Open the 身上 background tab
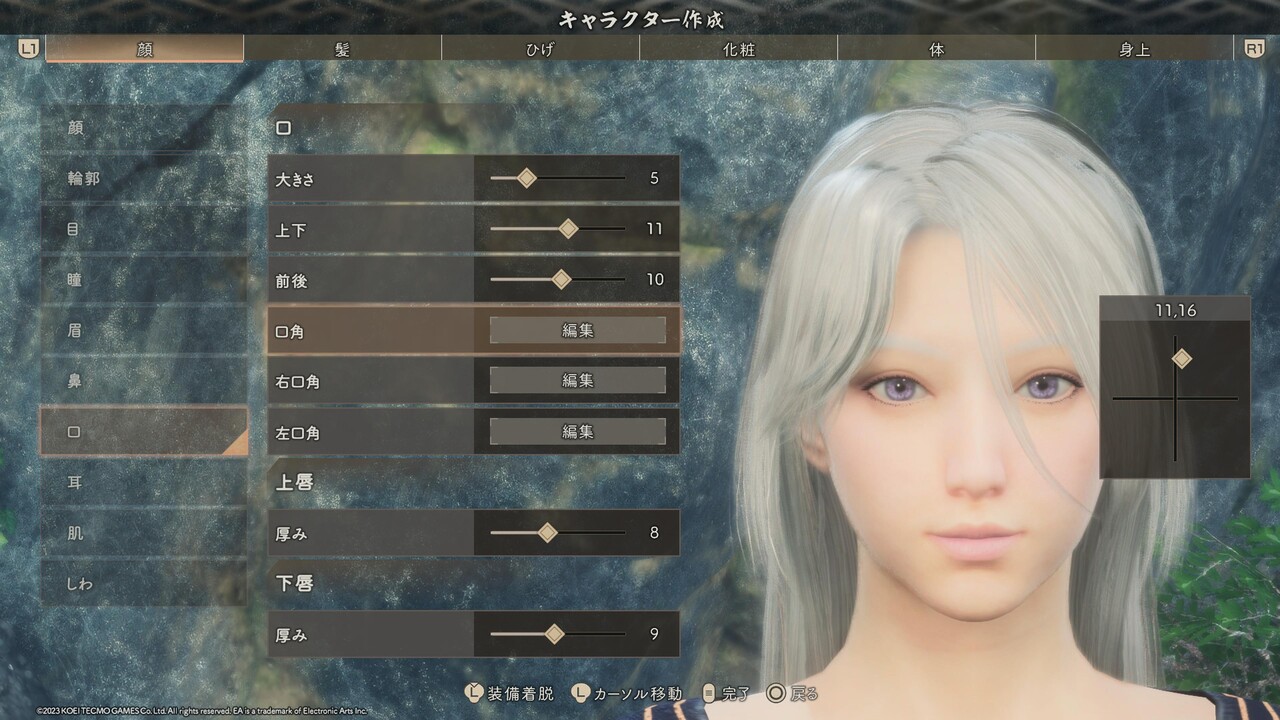This screenshot has width=1280, height=720. (1134, 49)
